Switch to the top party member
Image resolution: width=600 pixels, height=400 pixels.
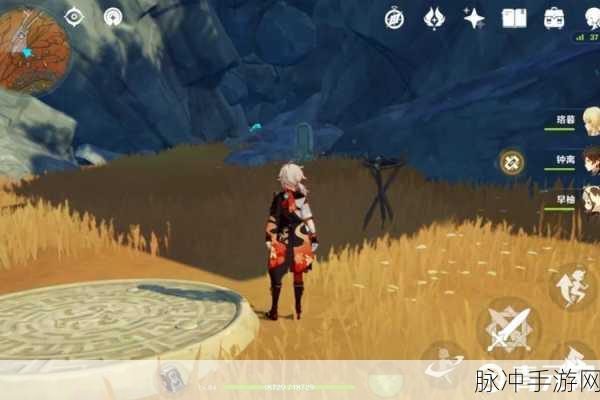(568, 120)
